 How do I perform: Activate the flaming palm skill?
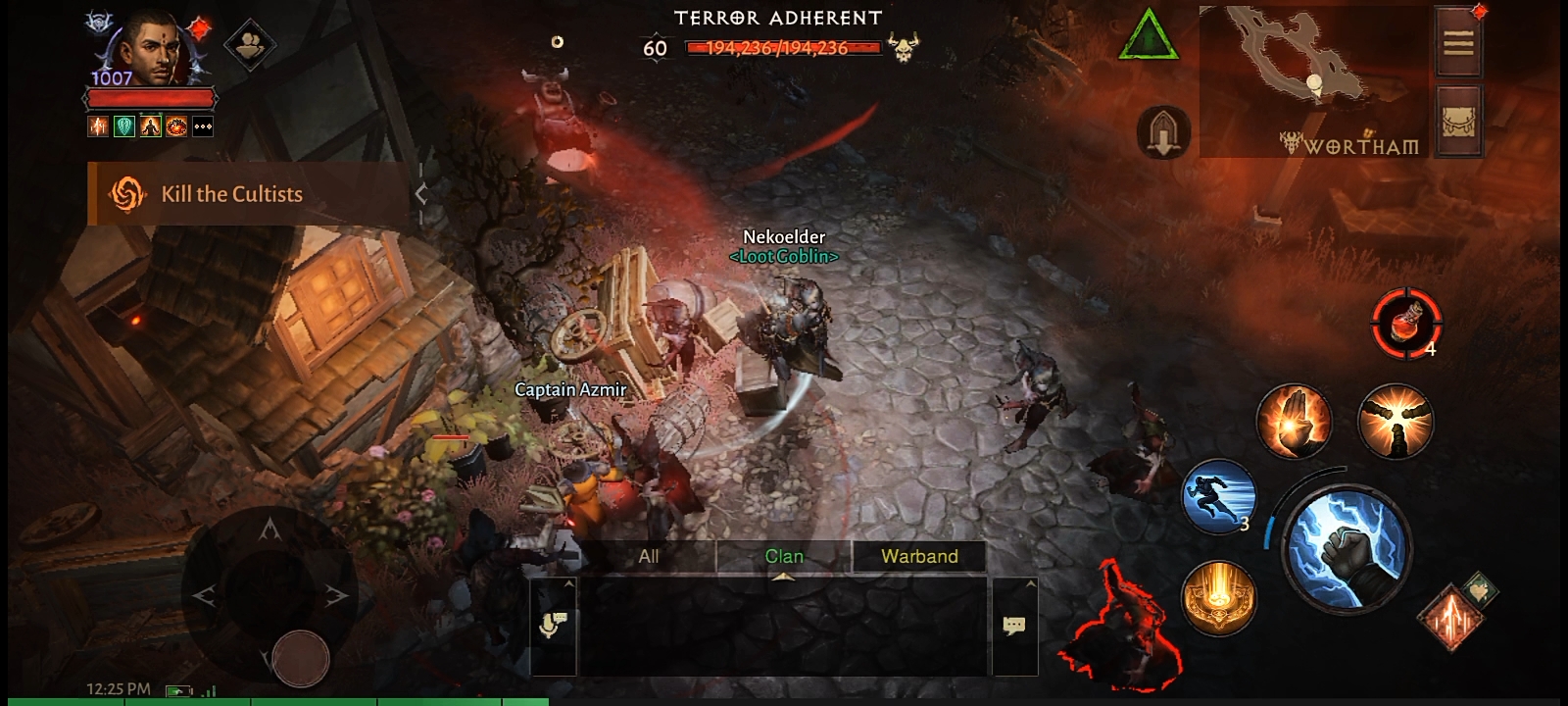coord(1294,420)
